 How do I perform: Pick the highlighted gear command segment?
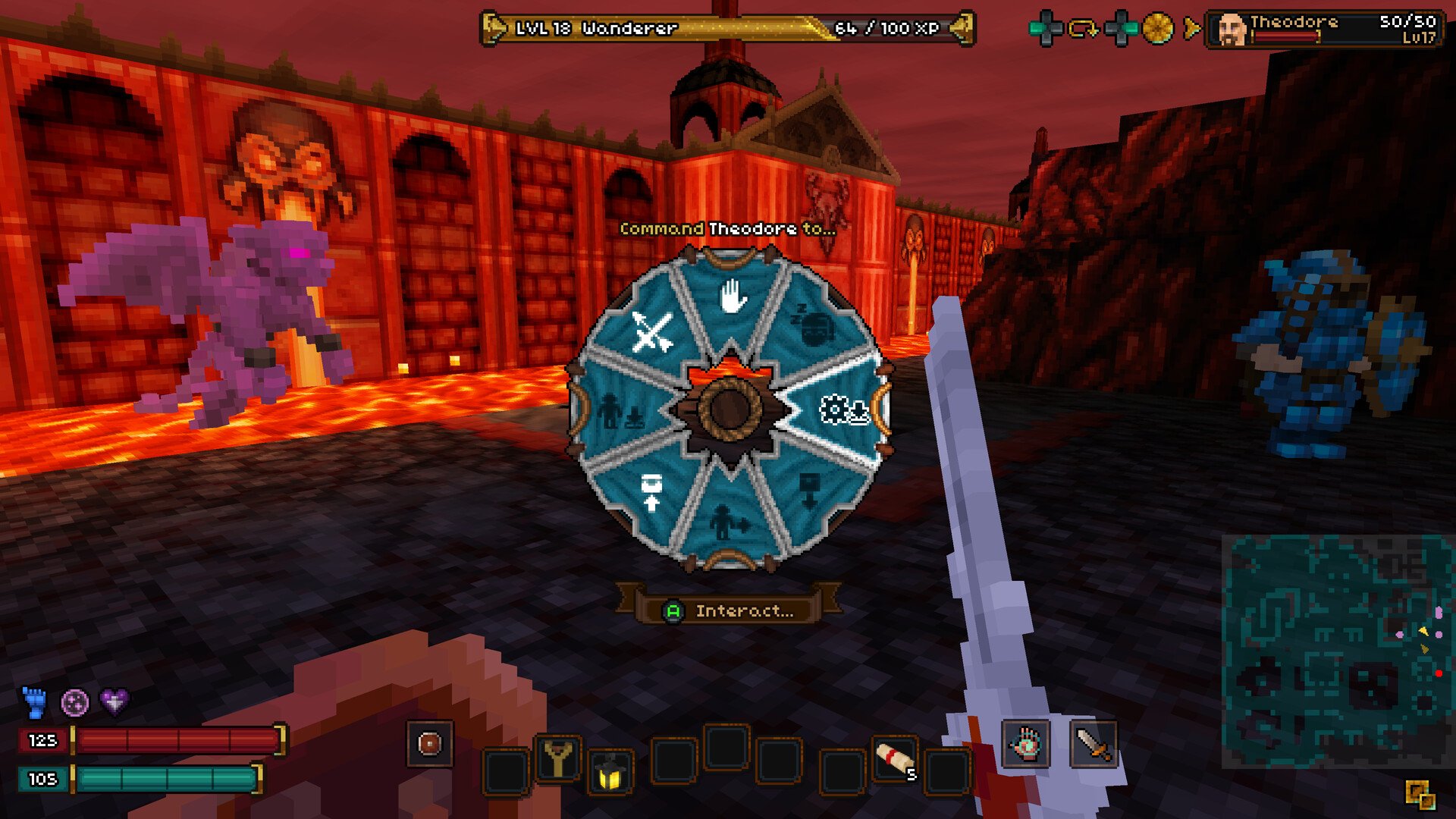click(843, 410)
